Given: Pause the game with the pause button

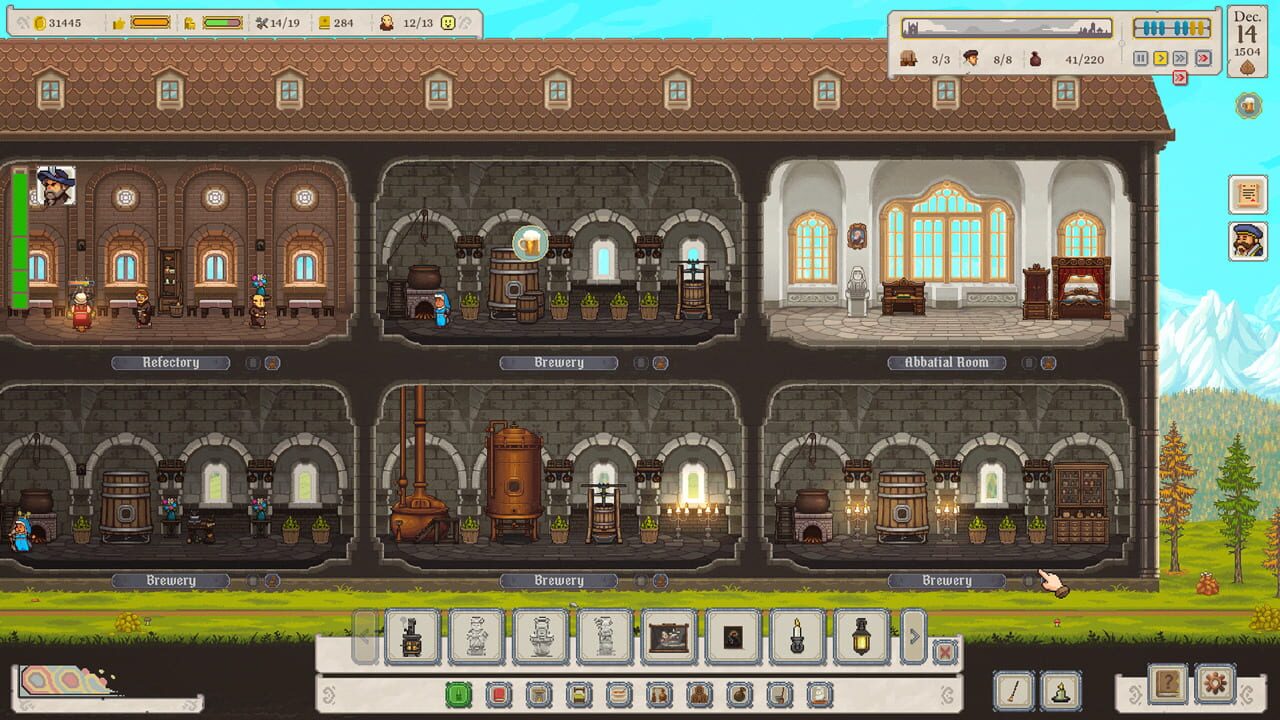Looking at the screenshot, I should point(1141,58).
